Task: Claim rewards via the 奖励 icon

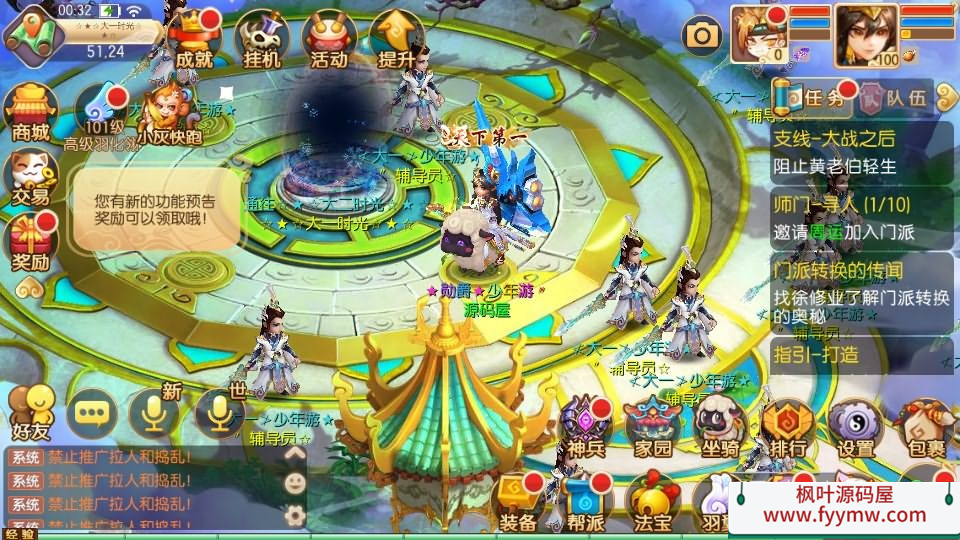Action: [30, 243]
